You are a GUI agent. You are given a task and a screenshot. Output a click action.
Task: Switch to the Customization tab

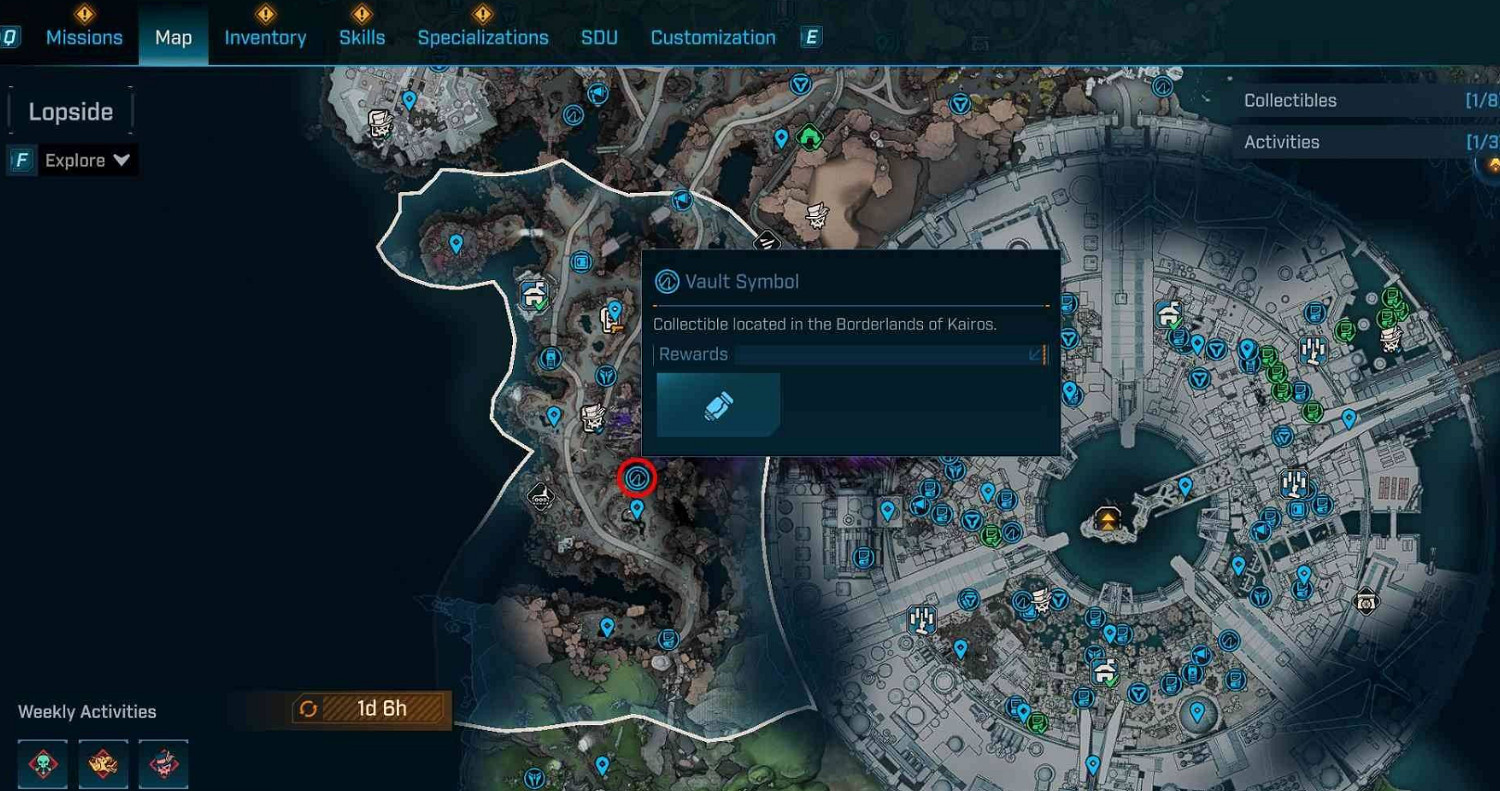pos(713,38)
